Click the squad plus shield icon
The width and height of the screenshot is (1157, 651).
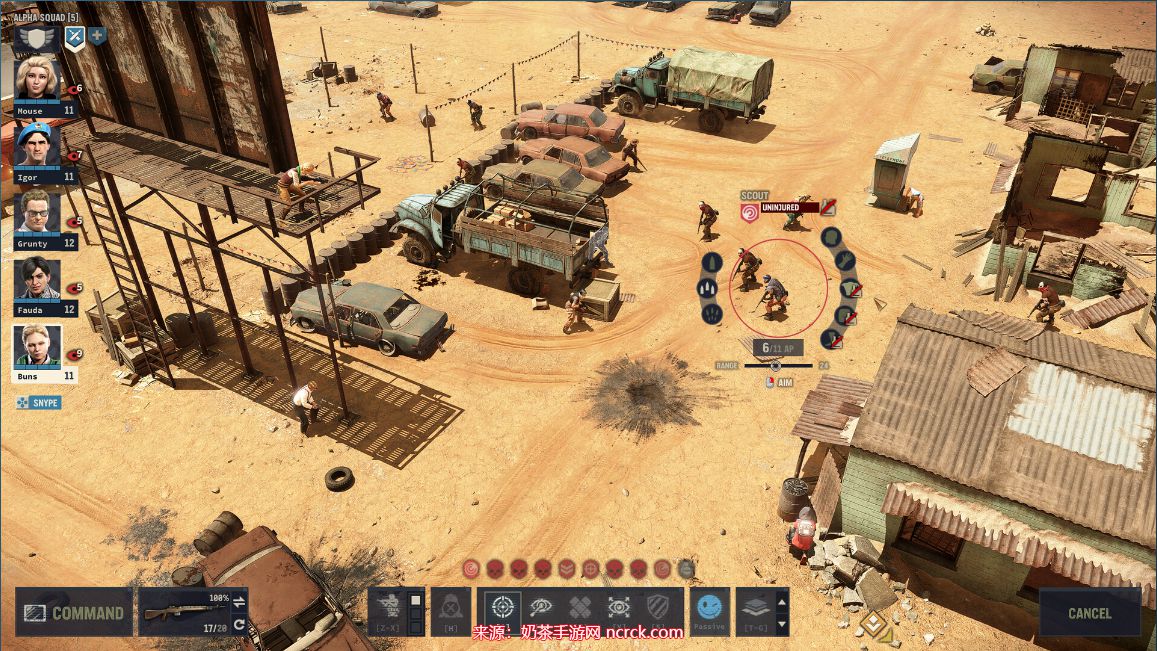(x=98, y=37)
